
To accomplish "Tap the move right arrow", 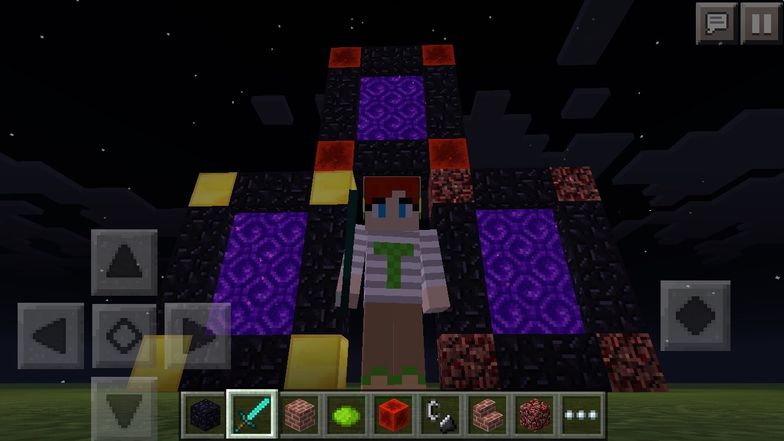I will tap(196, 335).
